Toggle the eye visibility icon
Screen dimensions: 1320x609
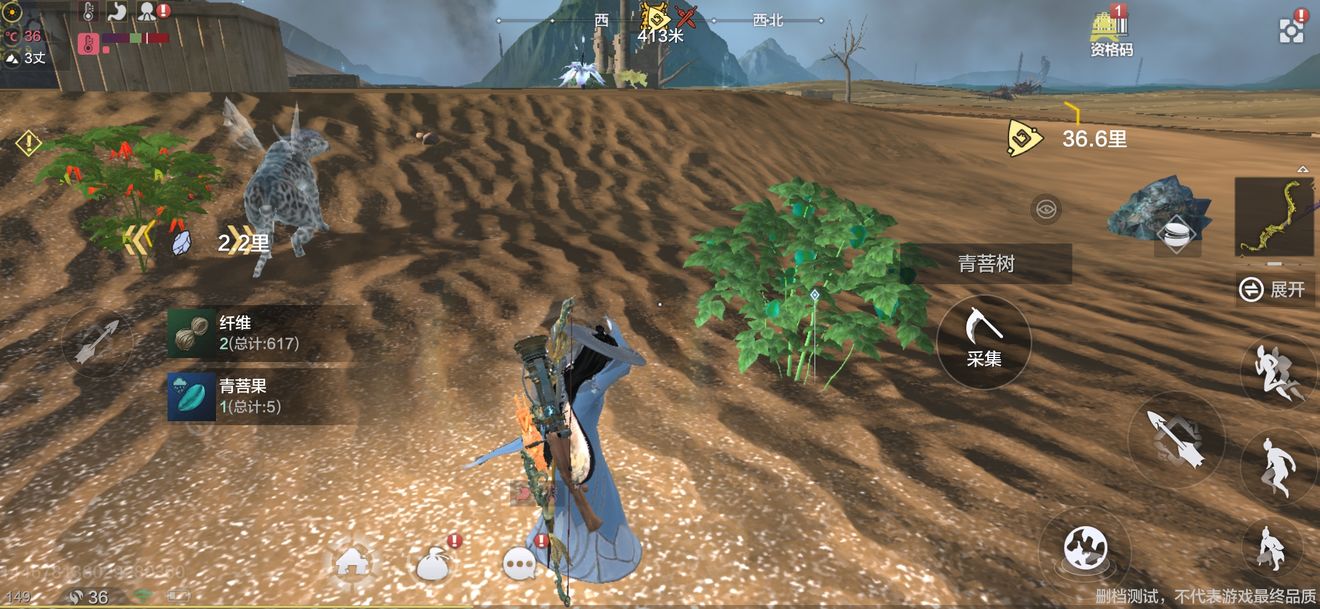(x=1045, y=209)
